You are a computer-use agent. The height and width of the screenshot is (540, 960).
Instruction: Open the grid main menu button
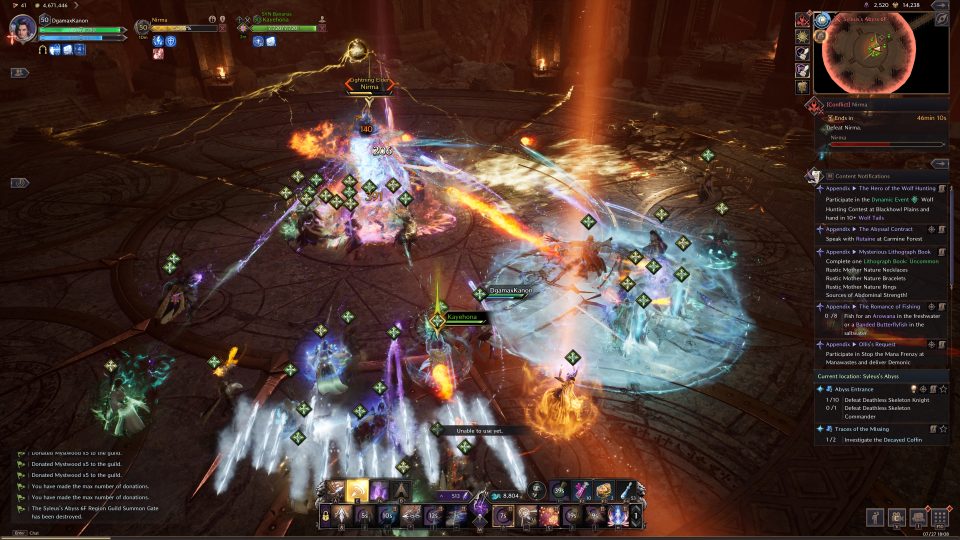[938, 517]
